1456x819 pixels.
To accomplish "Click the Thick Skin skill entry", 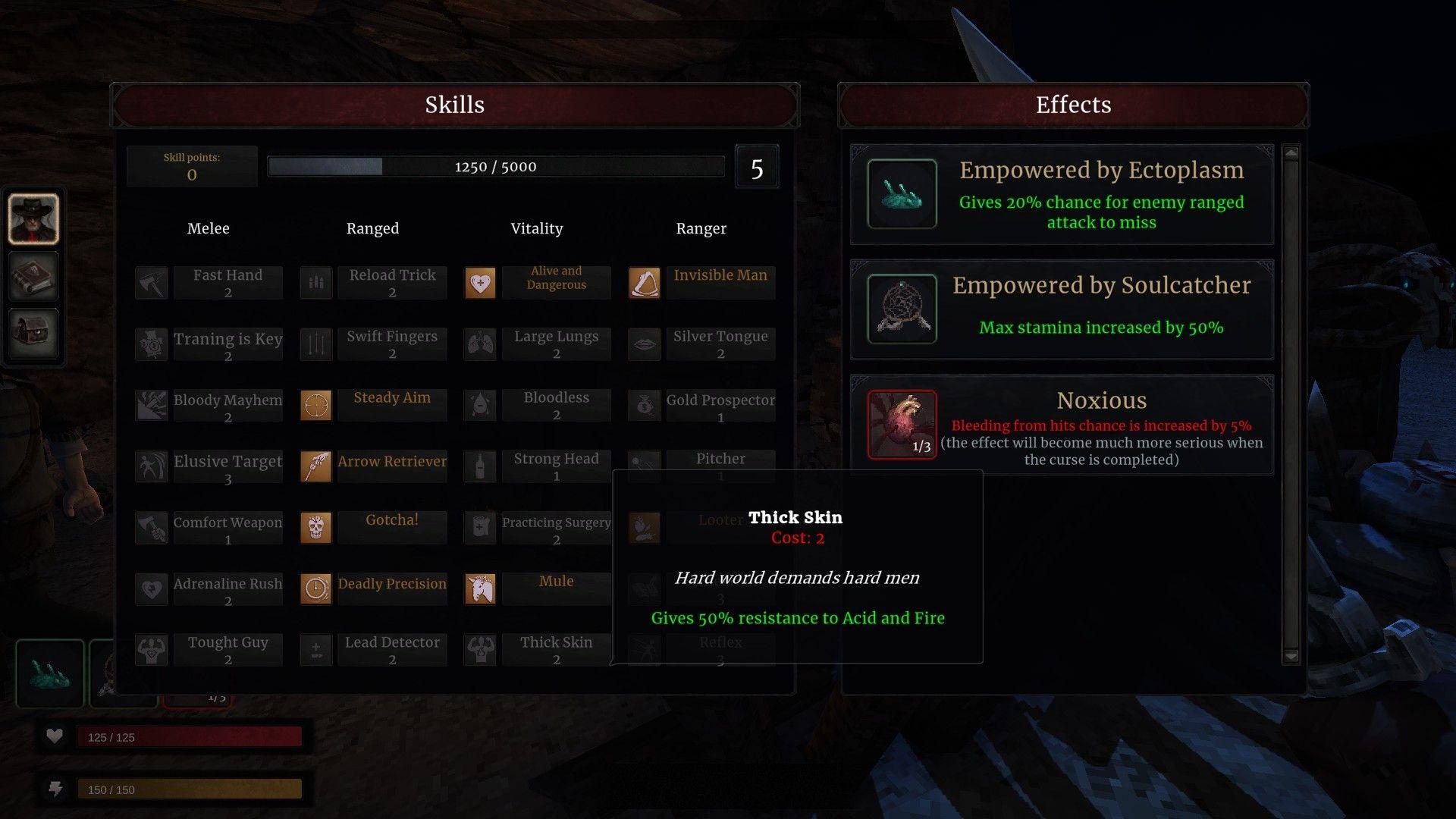I will [x=556, y=648].
